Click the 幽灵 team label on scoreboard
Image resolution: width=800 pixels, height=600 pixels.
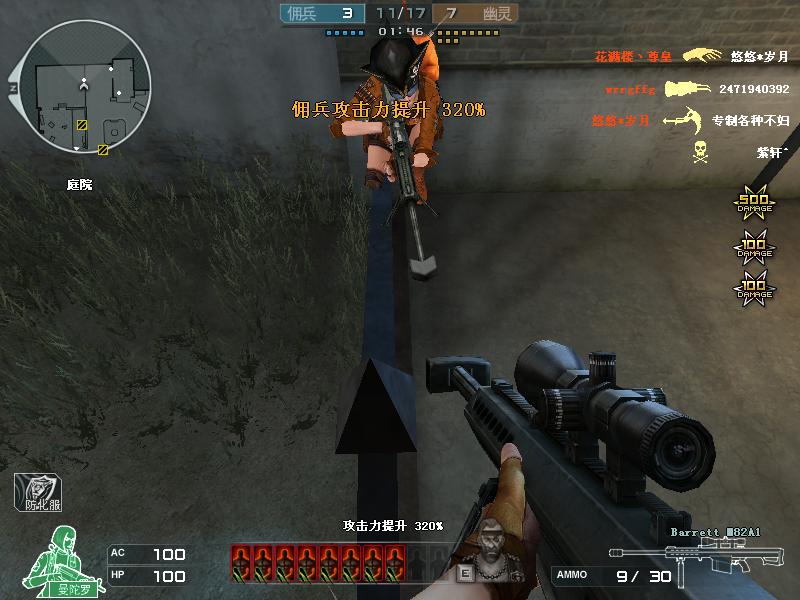pyautogui.click(x=498, y=13)
